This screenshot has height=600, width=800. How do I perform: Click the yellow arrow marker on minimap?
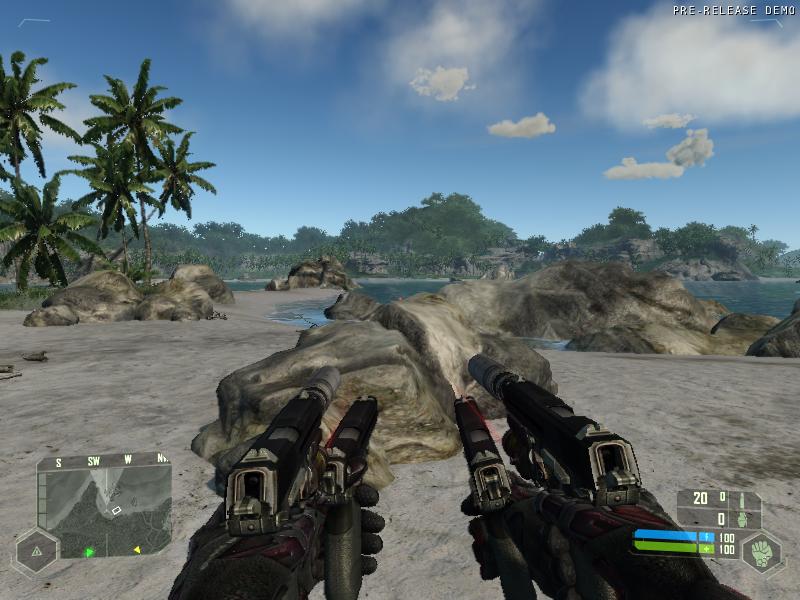tap(137, 548)
